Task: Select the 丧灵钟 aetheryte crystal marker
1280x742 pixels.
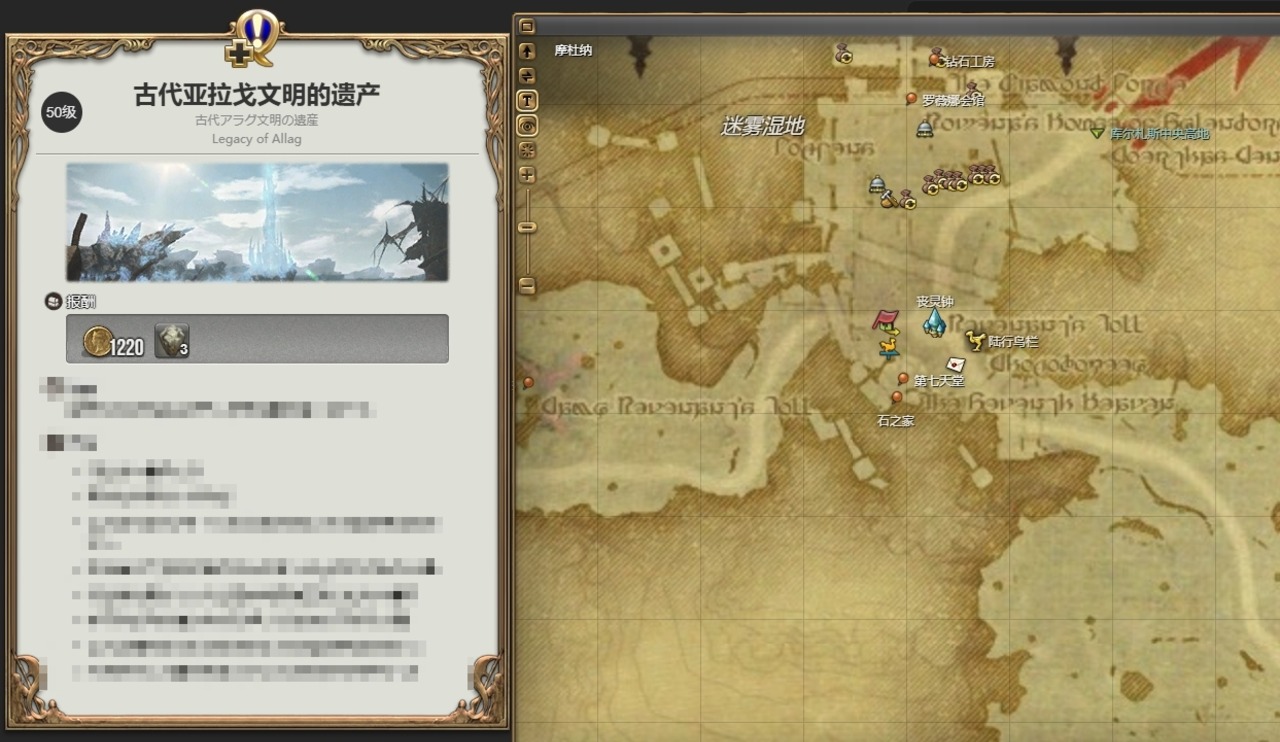Action: pyautogui.click(x=934, y=322)
